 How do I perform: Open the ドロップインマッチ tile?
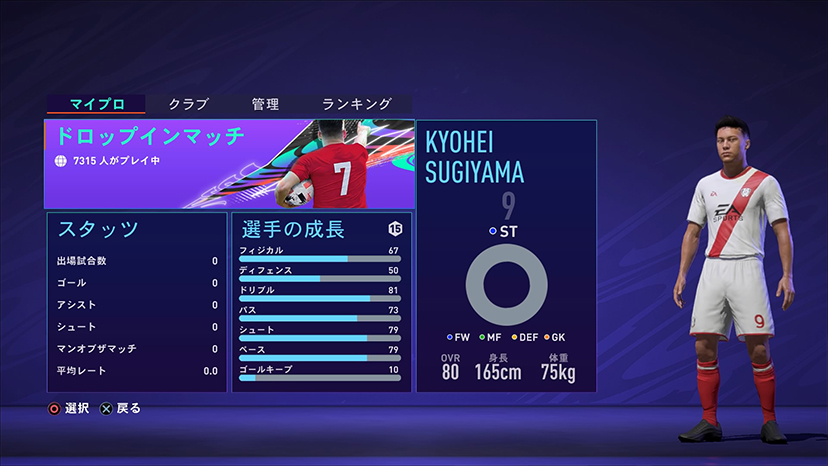[229, 164]
